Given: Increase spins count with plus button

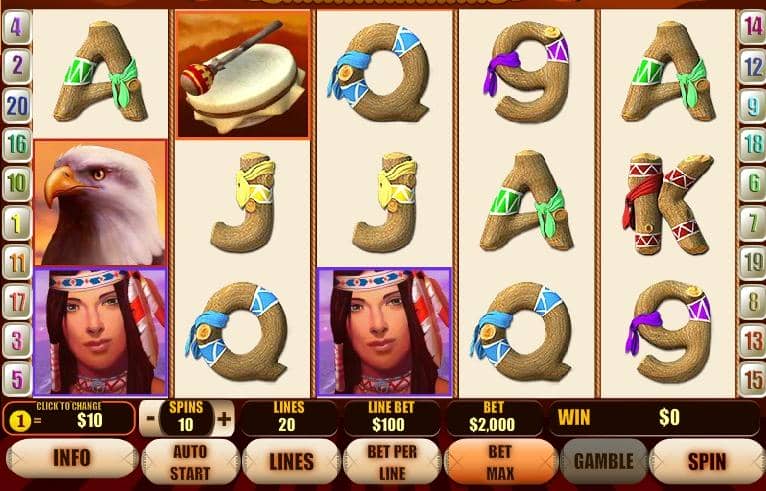Looking at the screenshot, I should (224, 418).
